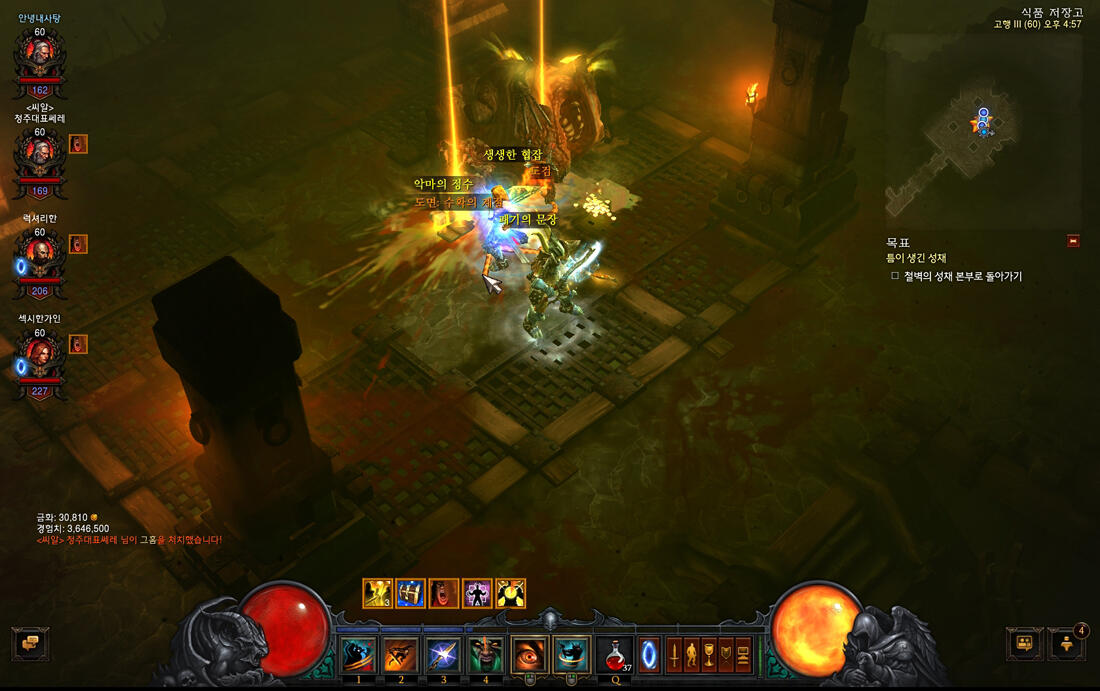Collapse the 목표 objective tracker
Image resolution: width=1100 pixels, height=691 pixels.
1073,241
